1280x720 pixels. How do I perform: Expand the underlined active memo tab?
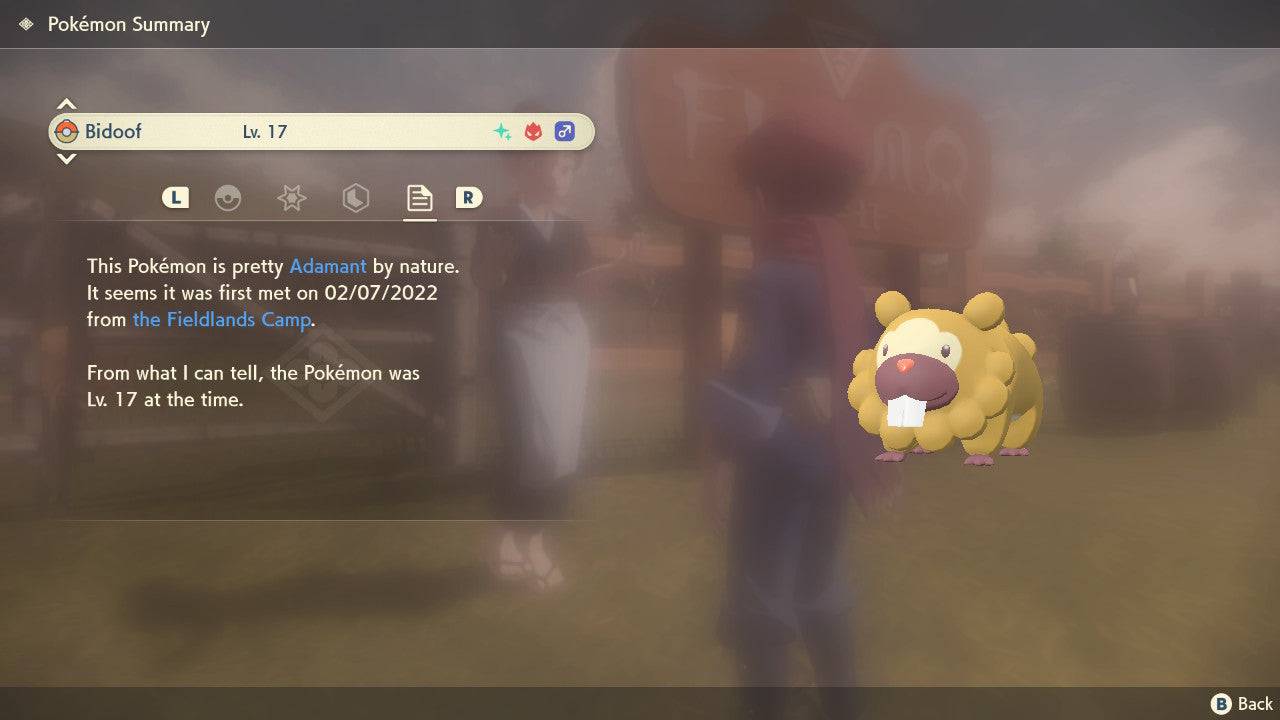419,198
